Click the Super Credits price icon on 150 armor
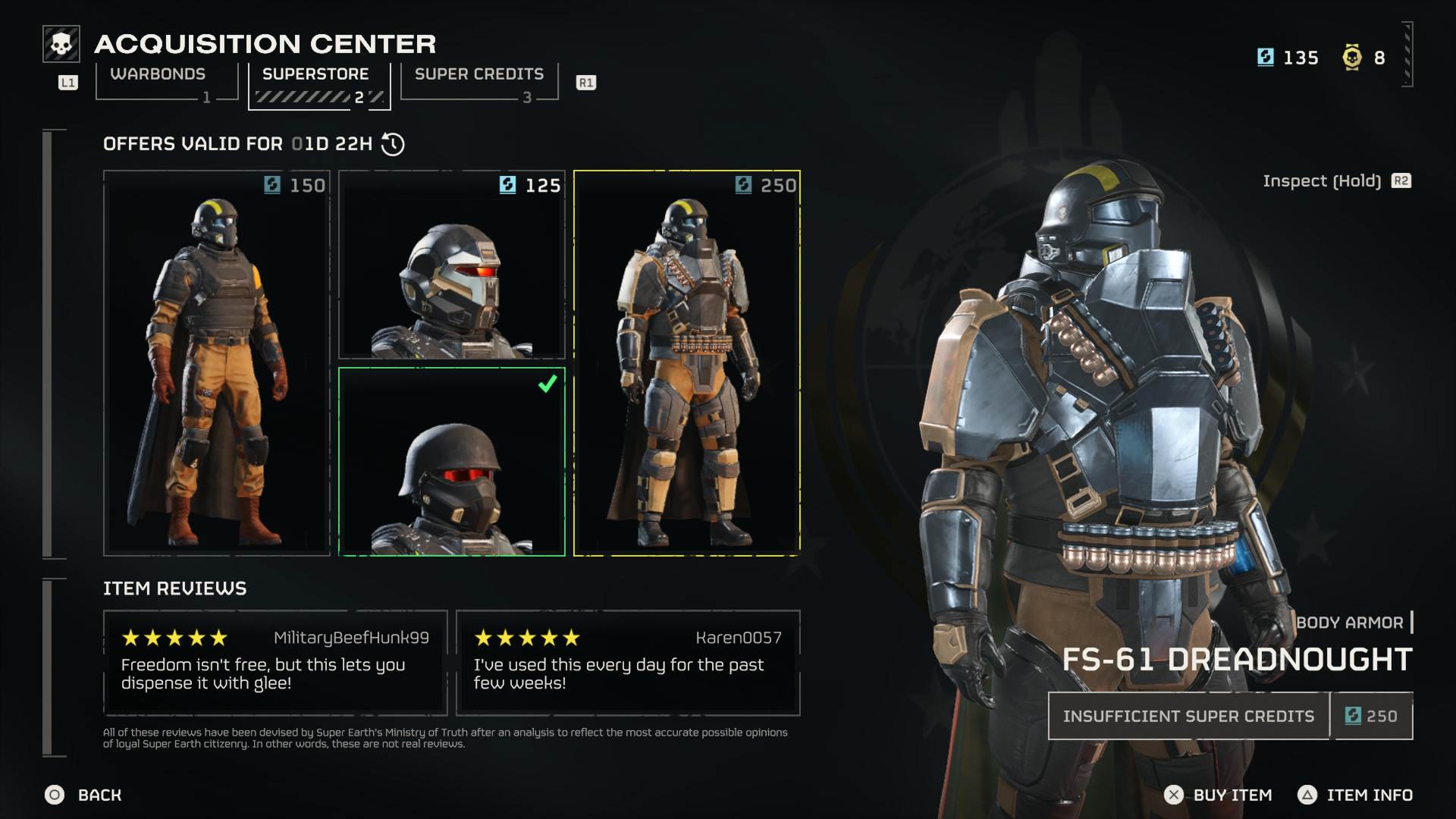 pyautogui.click(x=271, y=184)
